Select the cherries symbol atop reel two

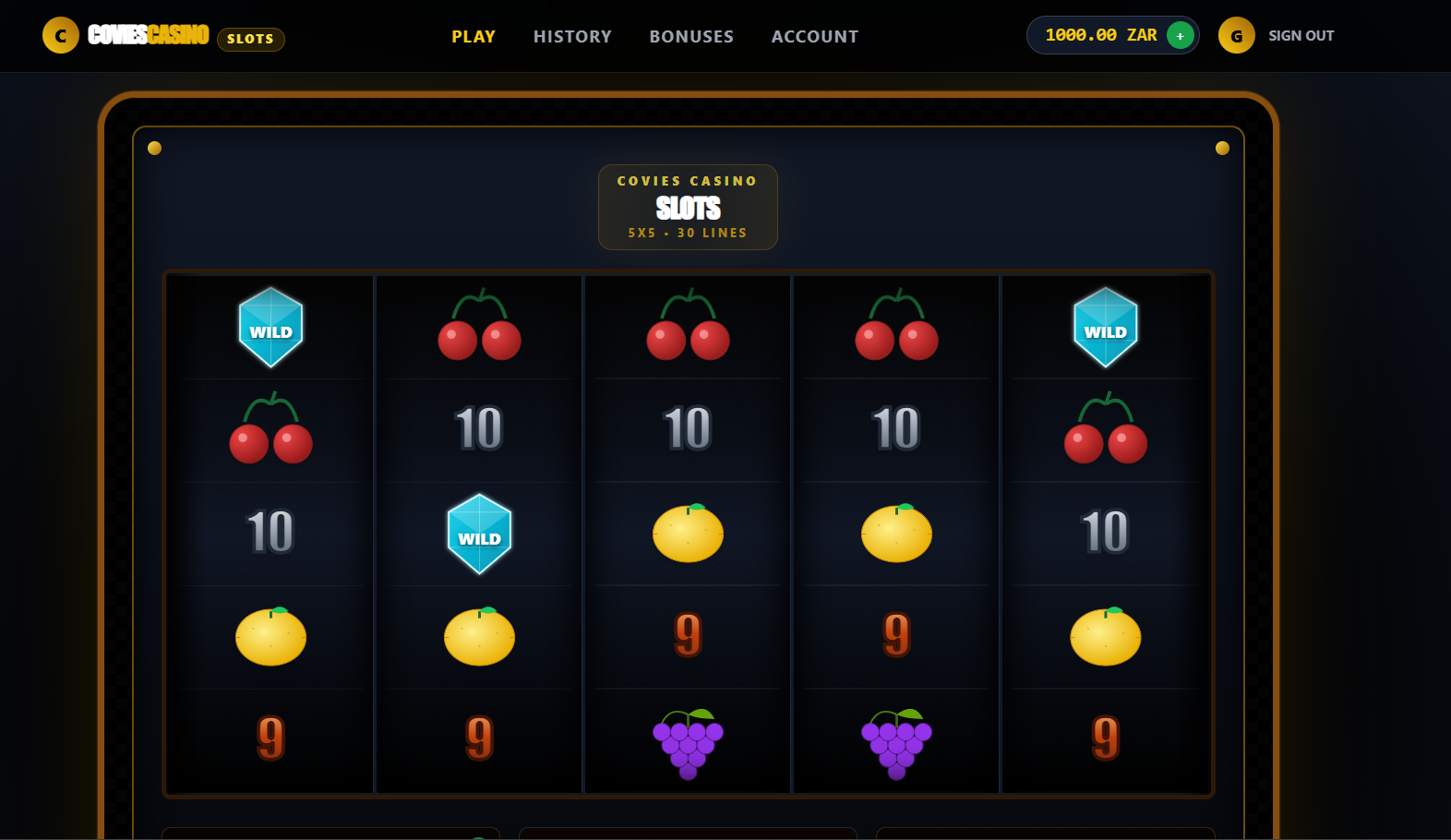tap(479, 329)
